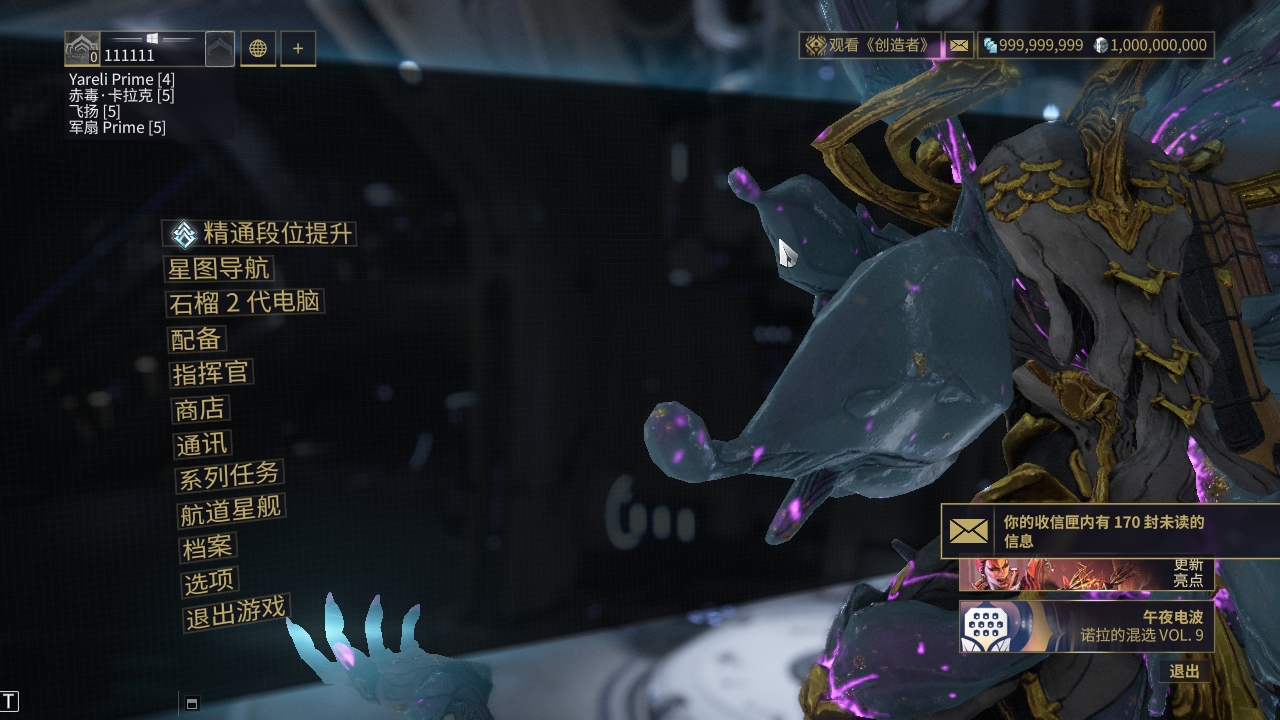
Task: Choose the 配备 menu option
Action: tap(197, 339)
